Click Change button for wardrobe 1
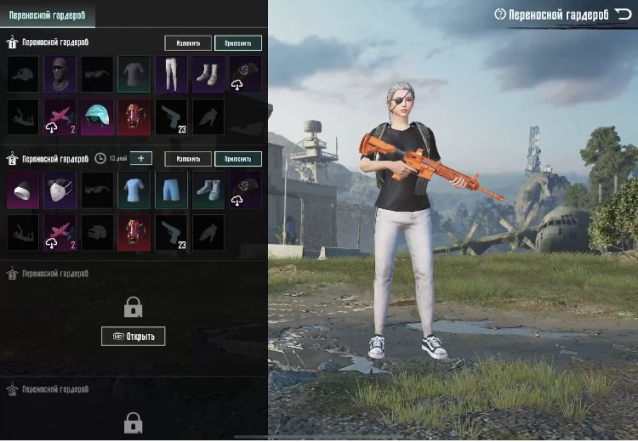Image resolution: width=638 pixels, height=442 pixels. [188, 43]
